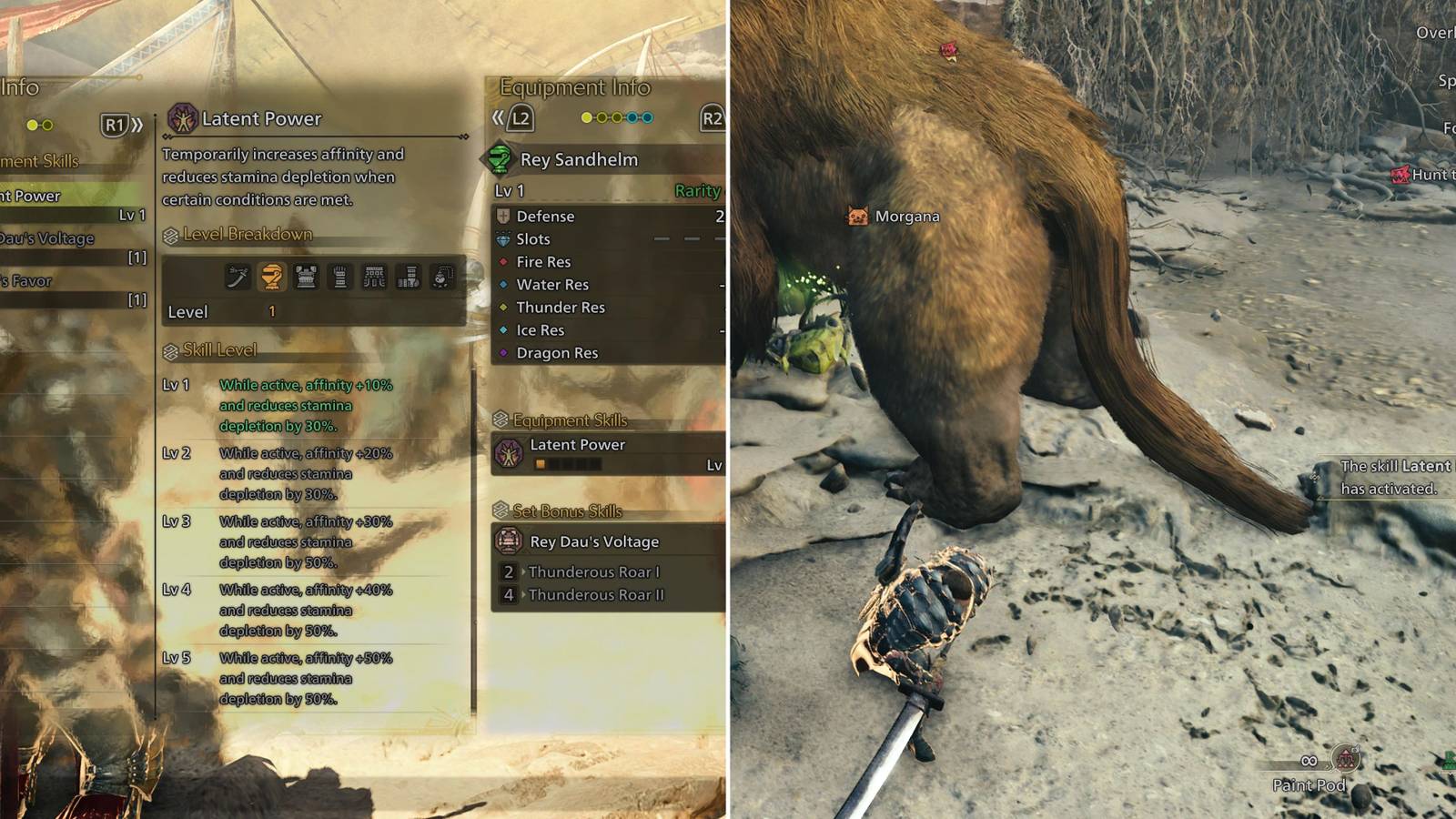Viewport: 1456px width, 819px height.
Task: Advance pages with the R1 chevron arrows
Action: [137, 125]
